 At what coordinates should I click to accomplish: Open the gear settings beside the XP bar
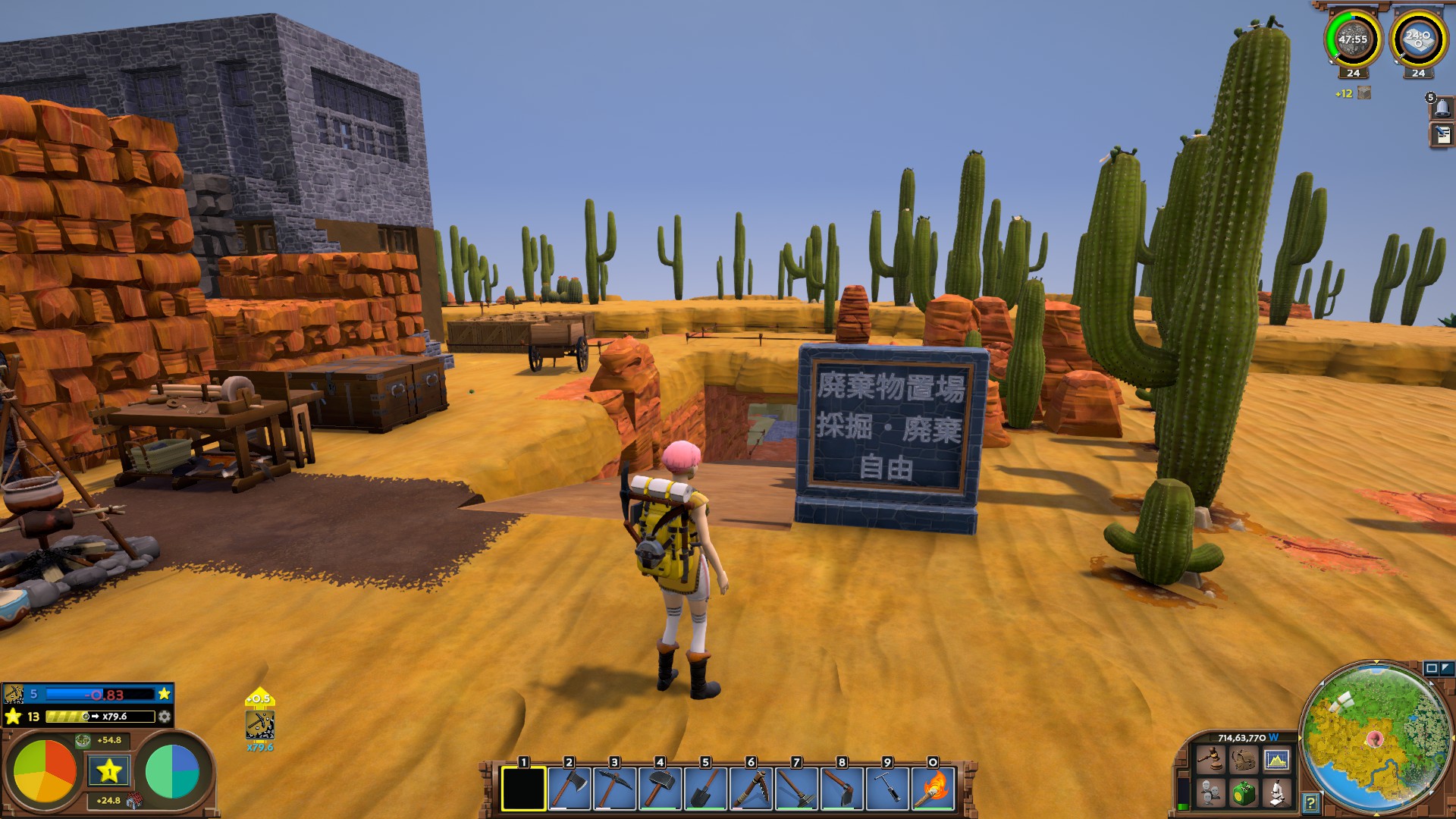coord(165,717)
